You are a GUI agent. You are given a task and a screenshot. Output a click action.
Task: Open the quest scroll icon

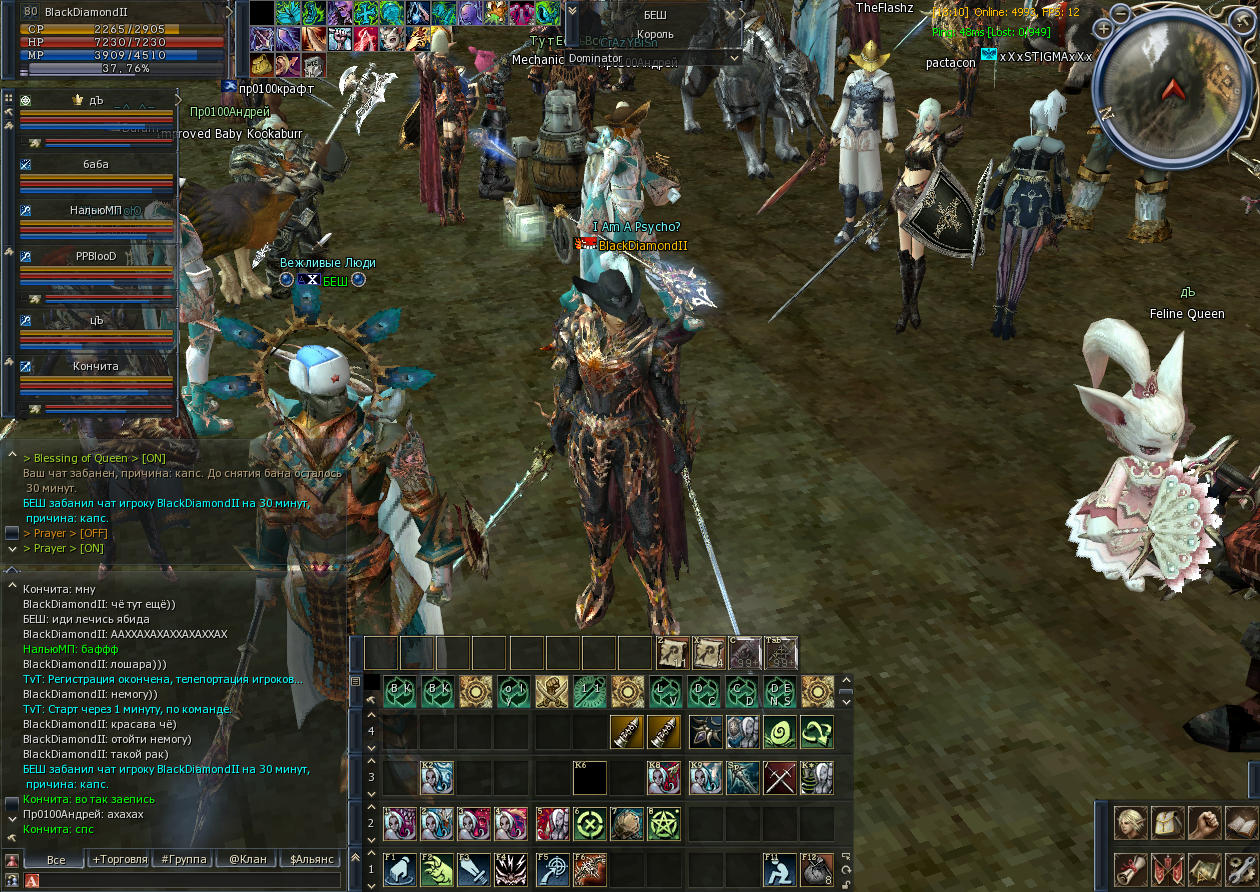pos(1131,868)
